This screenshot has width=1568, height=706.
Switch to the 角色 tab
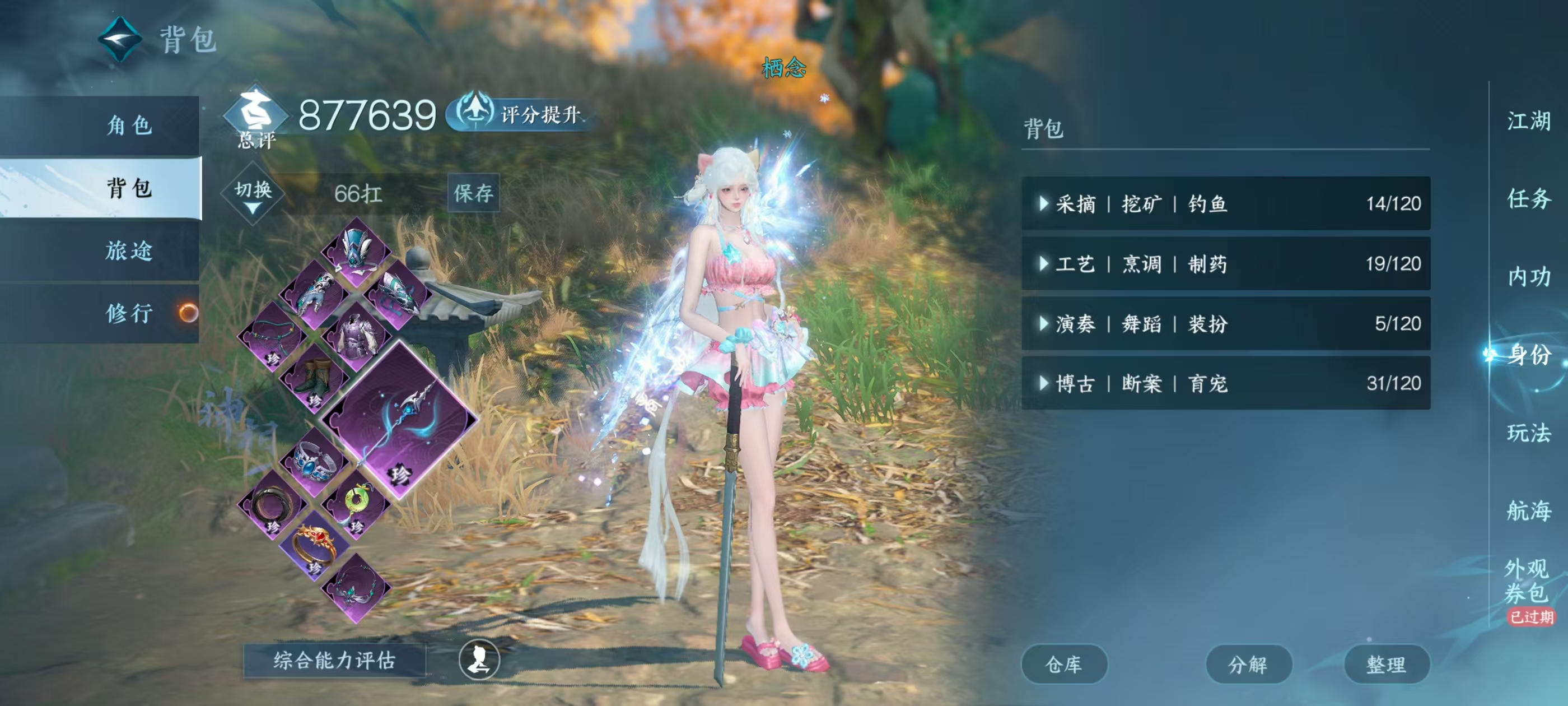(x=128, y=126)
